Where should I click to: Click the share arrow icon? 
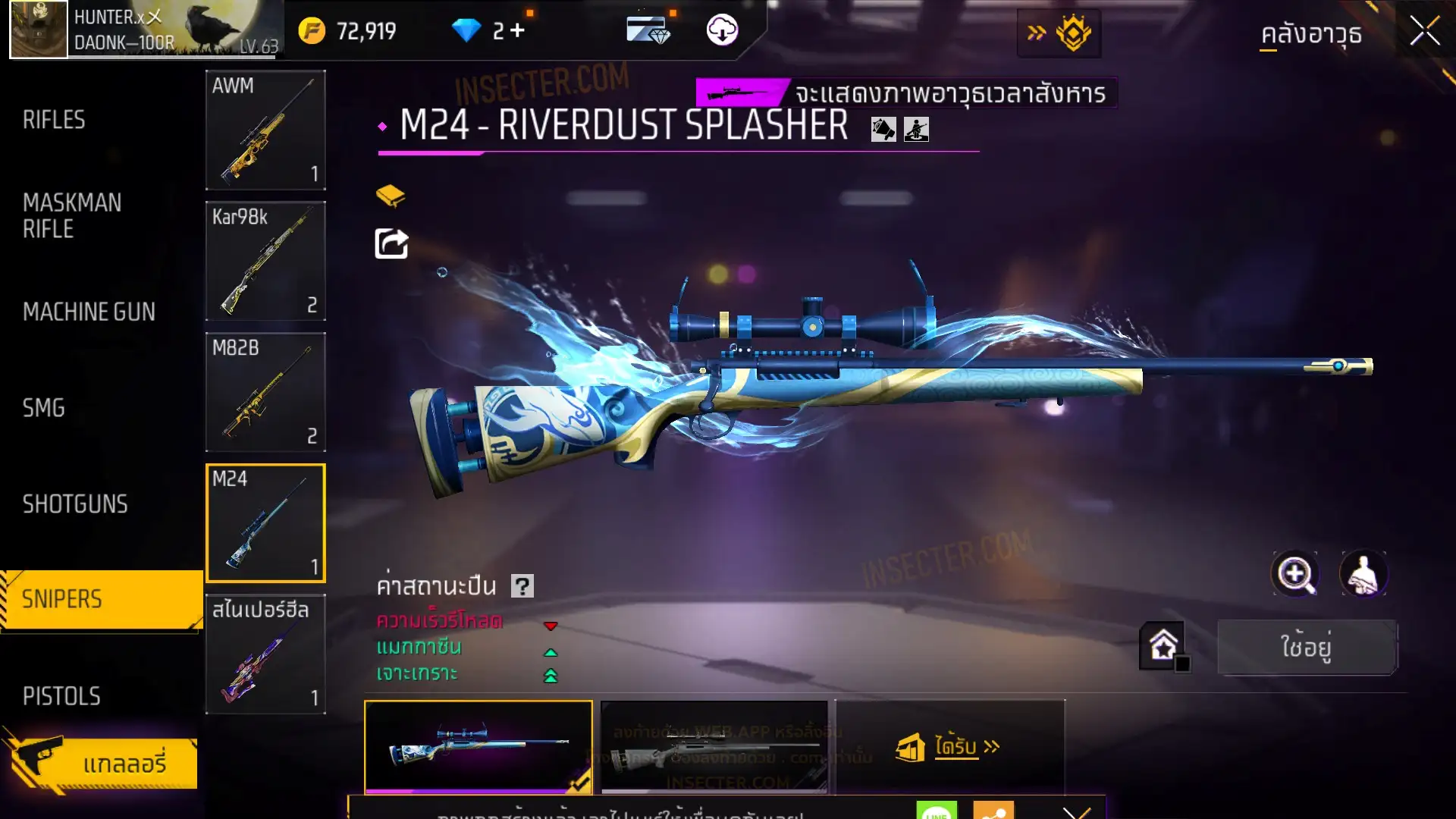pyautogui.click(x=391, y=243)
